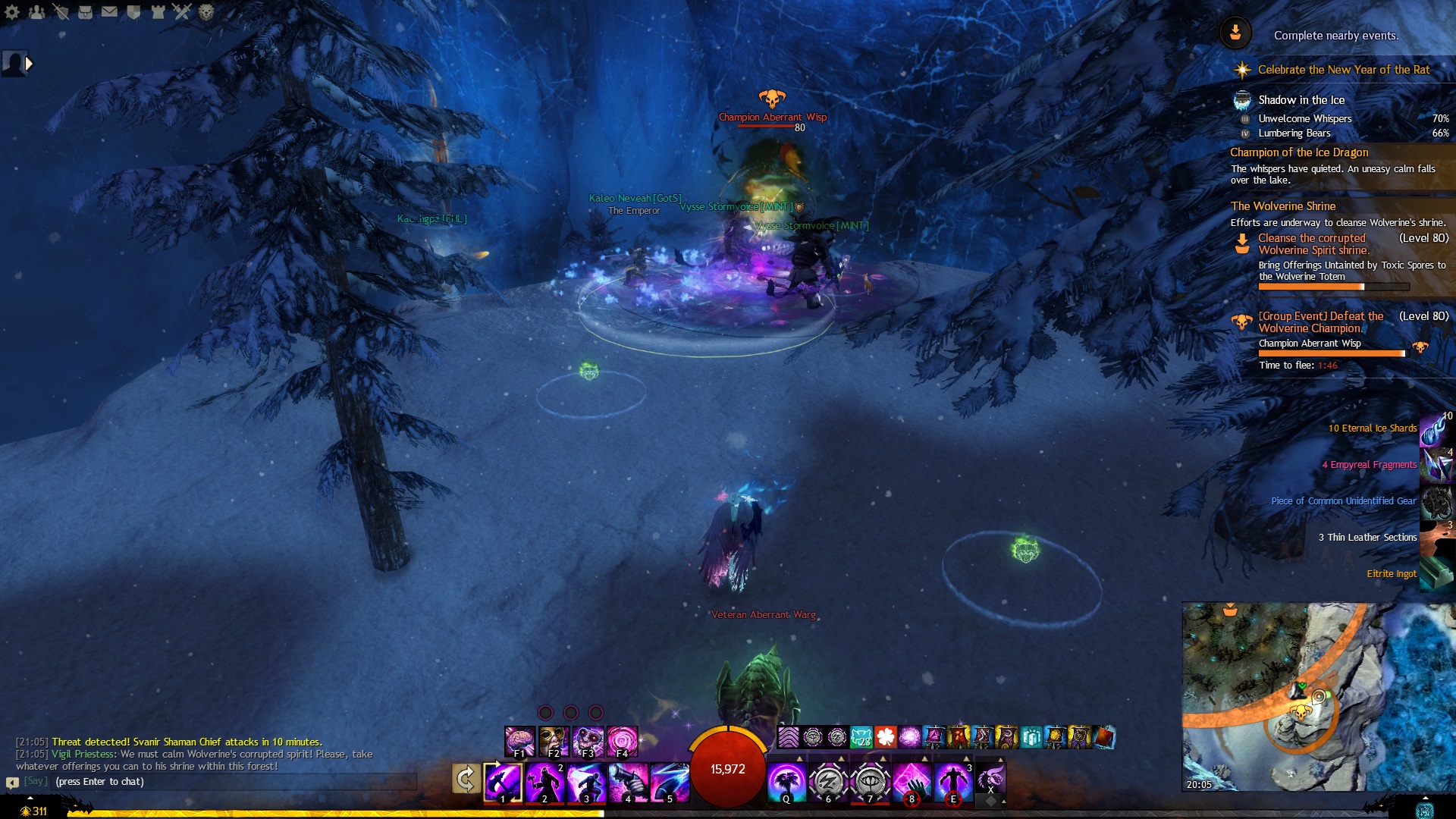Click the weapon swap button
The width and height of the screenshot is (1456, 819).
point(466,779)
